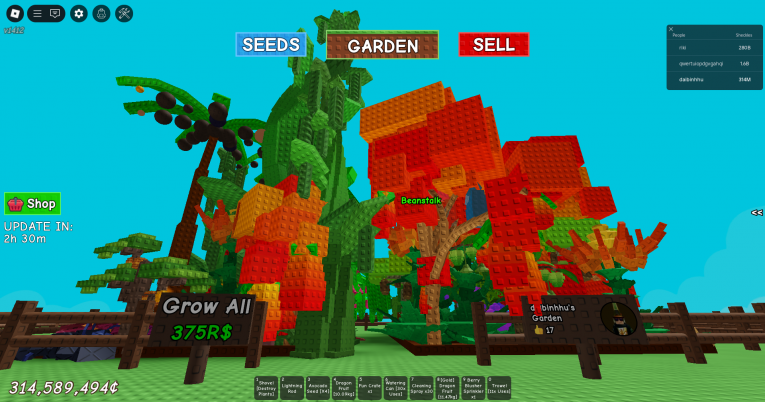Open the Shop with the basket icon
The width and height of the screenshot is (765, 402).
click(32, 203)
